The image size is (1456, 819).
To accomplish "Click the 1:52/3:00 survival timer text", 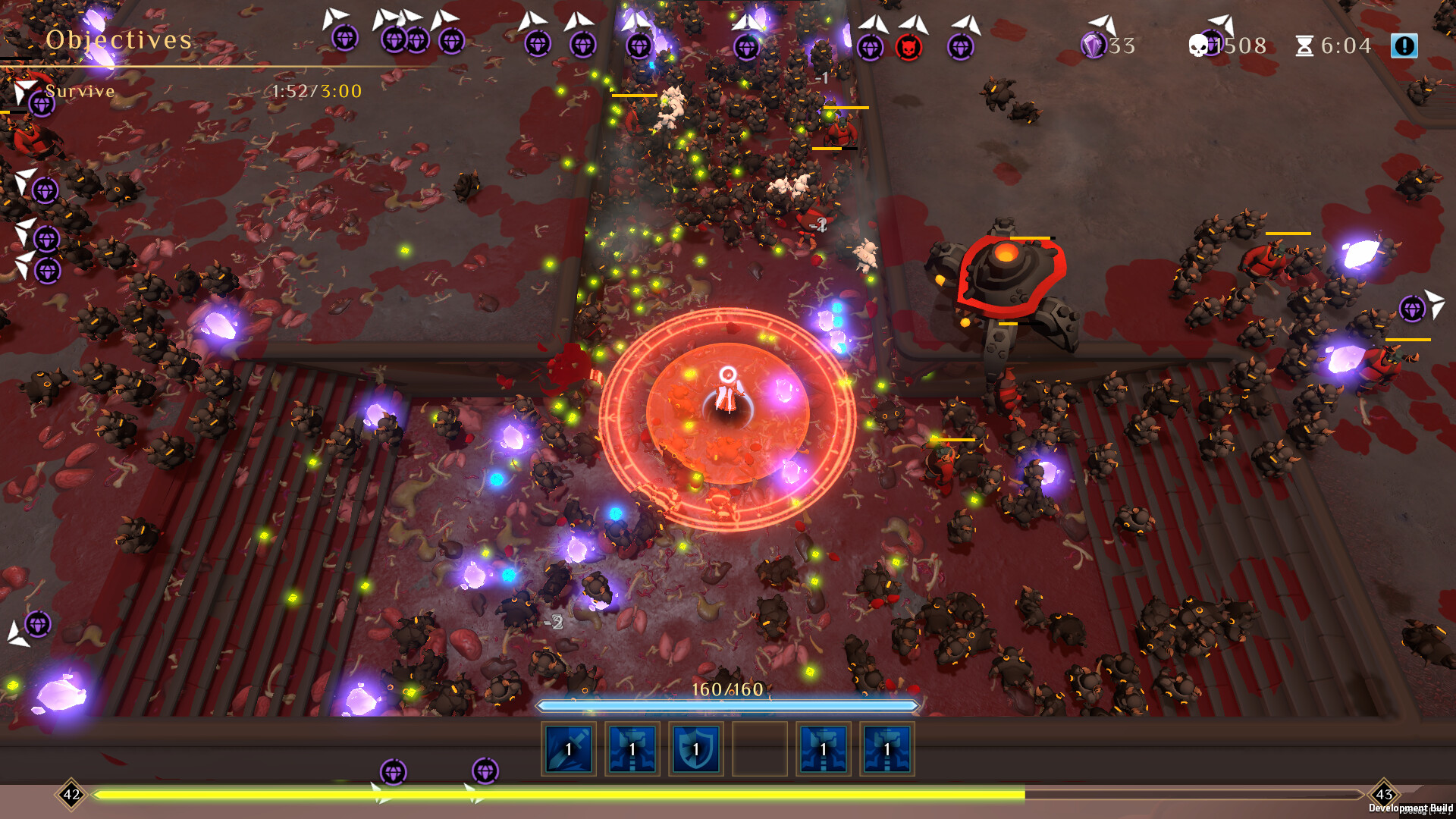I will pyautogui.click(x=315, y=92).
